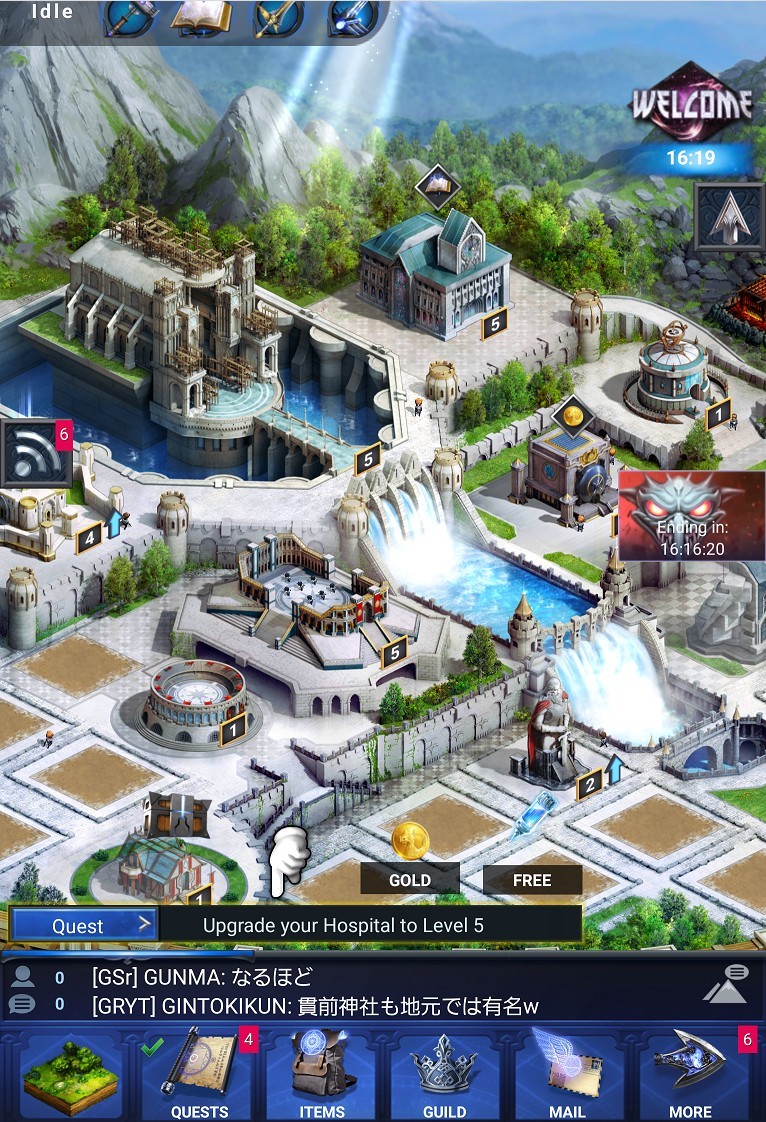Open the idle book research icon
The image size is (766, 1122).
coord(201,17)
